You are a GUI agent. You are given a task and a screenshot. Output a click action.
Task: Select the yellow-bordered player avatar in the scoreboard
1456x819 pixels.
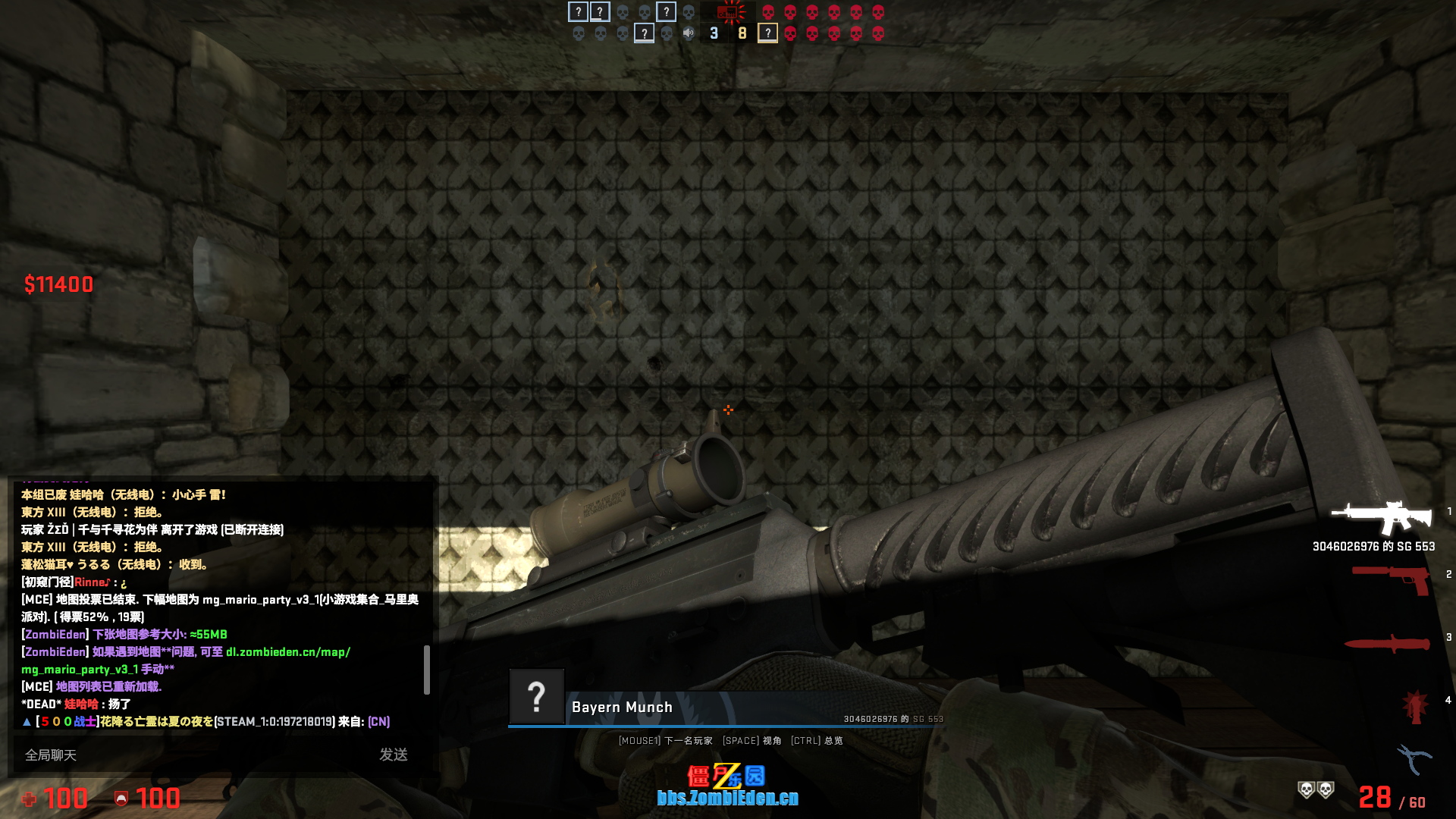pyautogui.click(x=767, y=33)
